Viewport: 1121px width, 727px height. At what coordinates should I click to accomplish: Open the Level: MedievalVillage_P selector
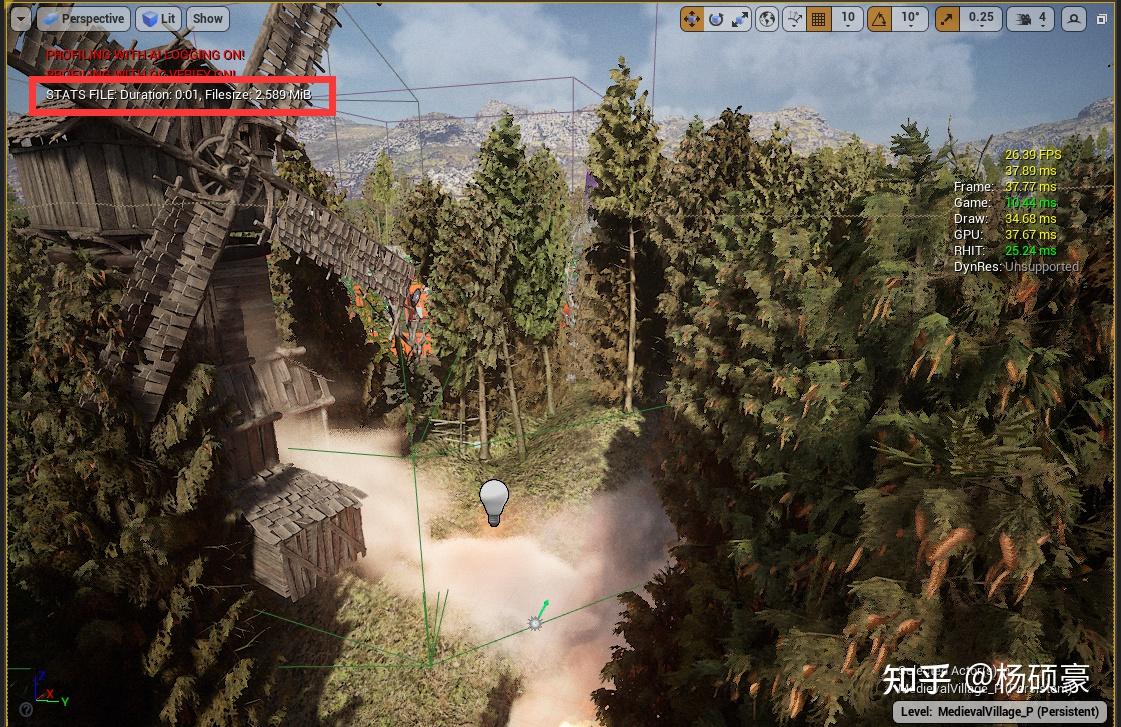pos(1000,711)
